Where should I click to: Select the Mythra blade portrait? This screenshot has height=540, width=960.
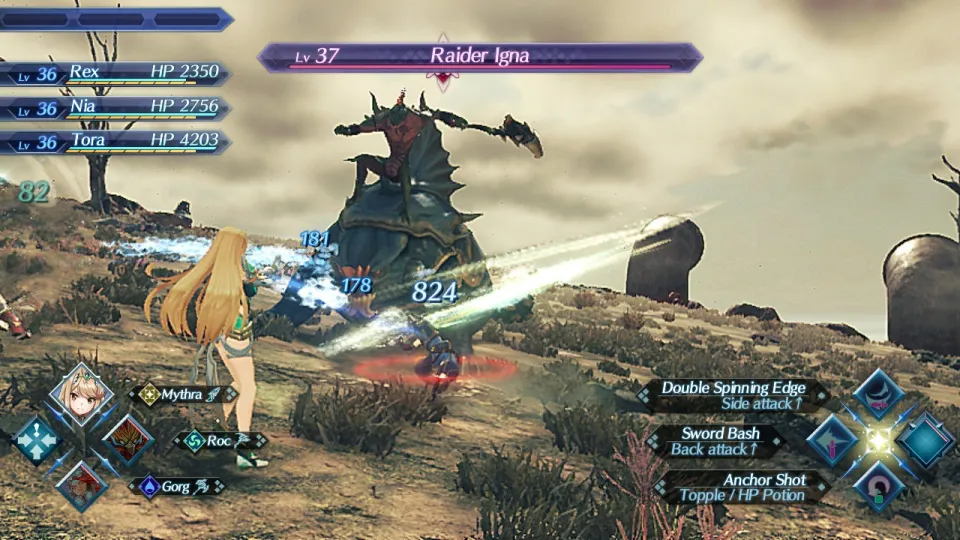point(80,395)
